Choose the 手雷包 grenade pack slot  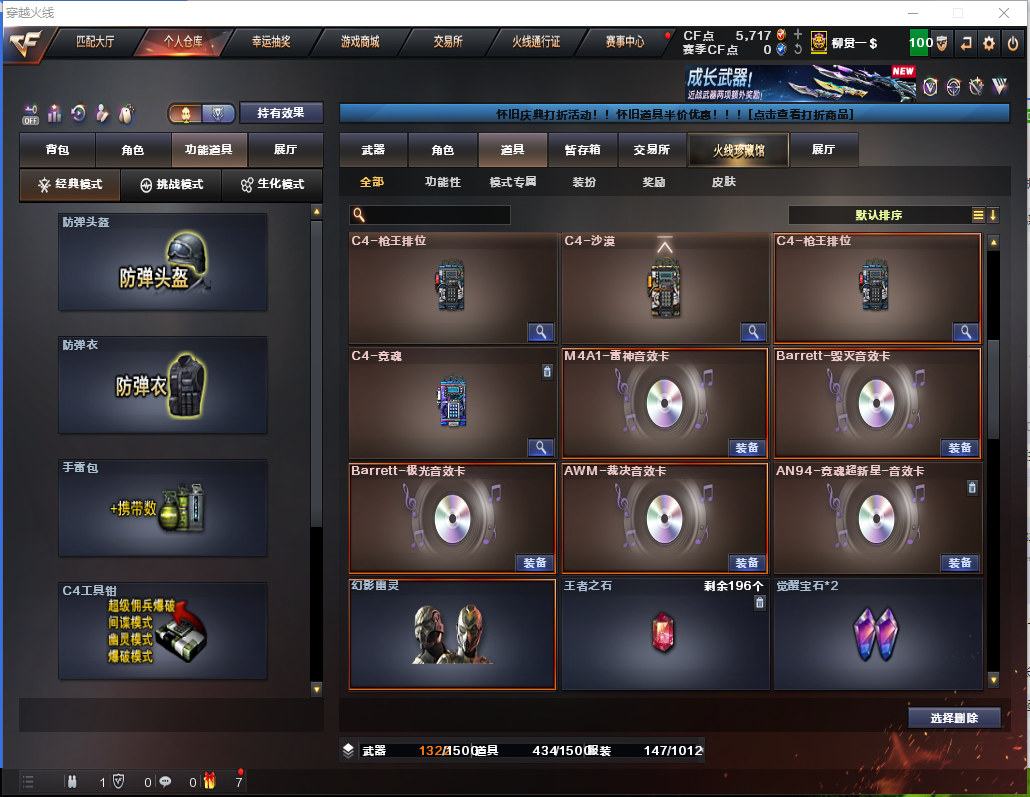tap(163, 507)
